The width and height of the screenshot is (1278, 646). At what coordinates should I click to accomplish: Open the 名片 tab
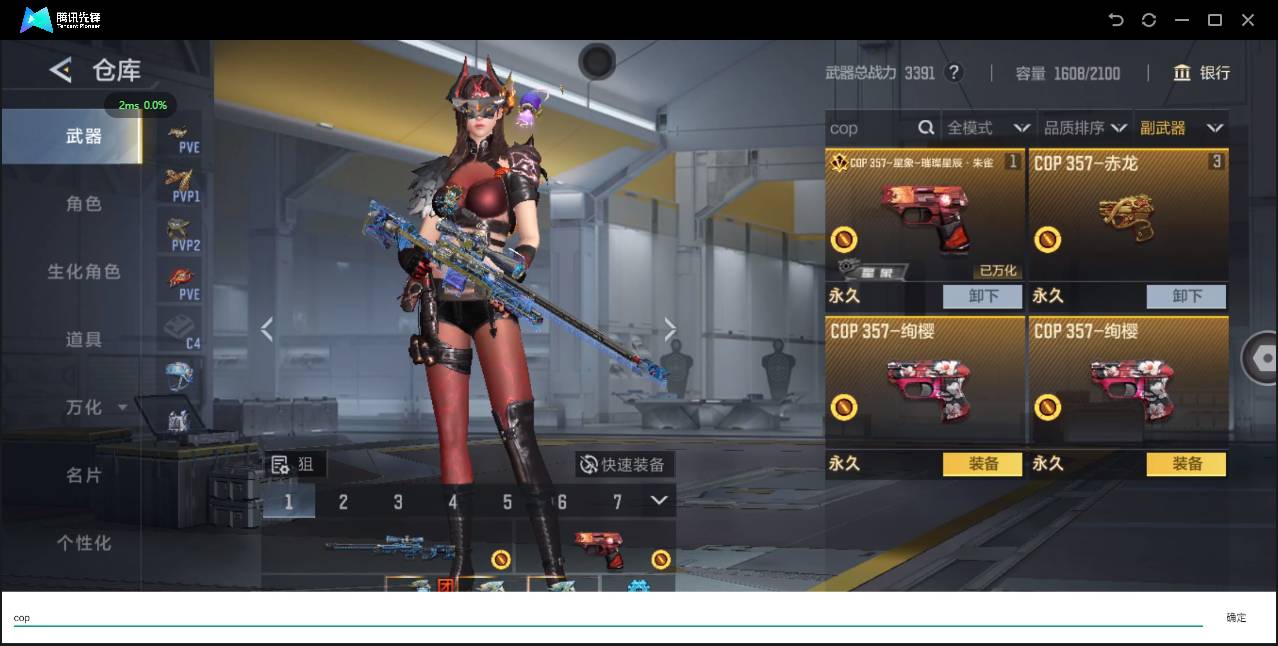84,475
